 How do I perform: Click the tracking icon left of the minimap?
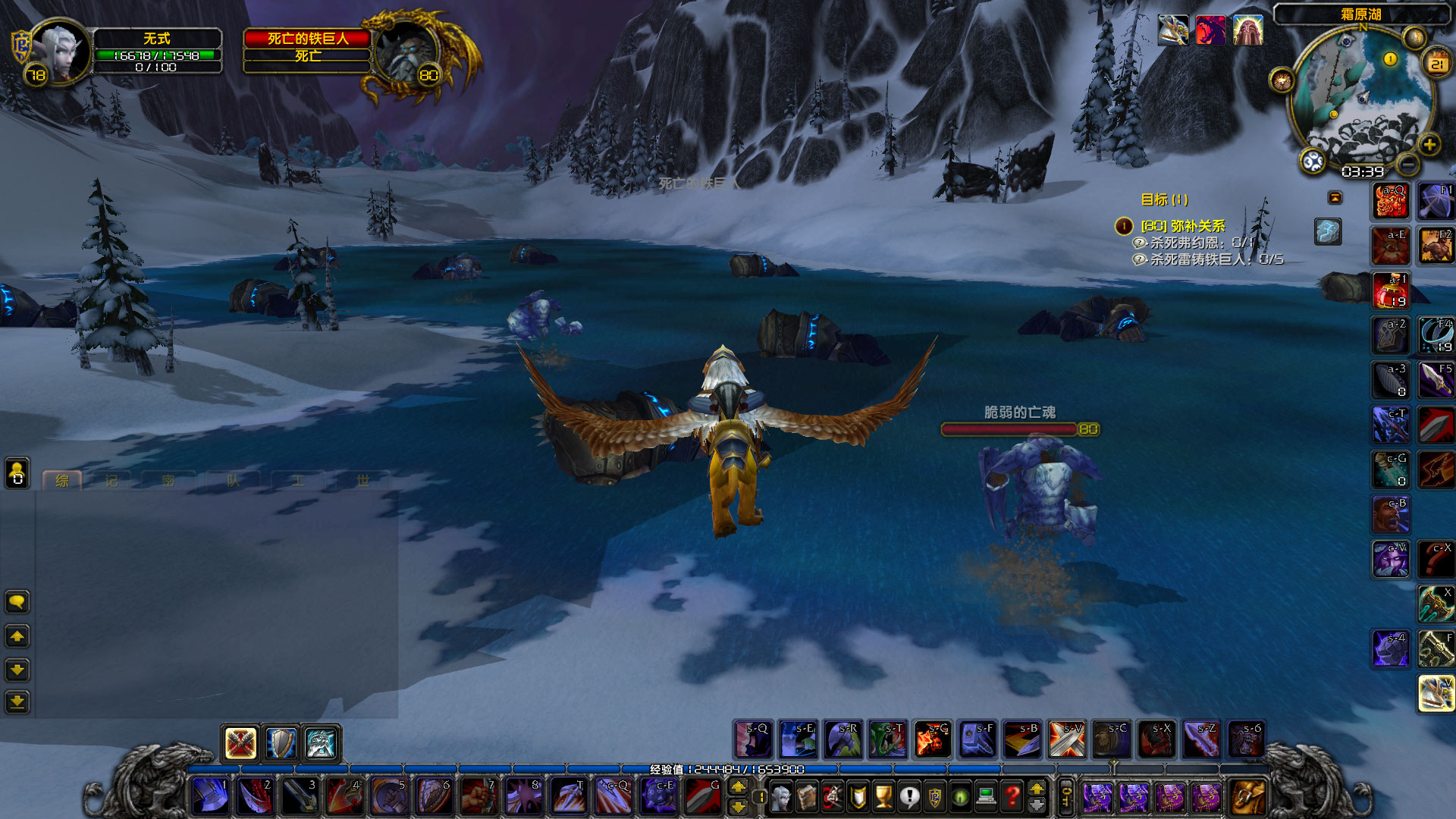click(x=1282, y=80)
